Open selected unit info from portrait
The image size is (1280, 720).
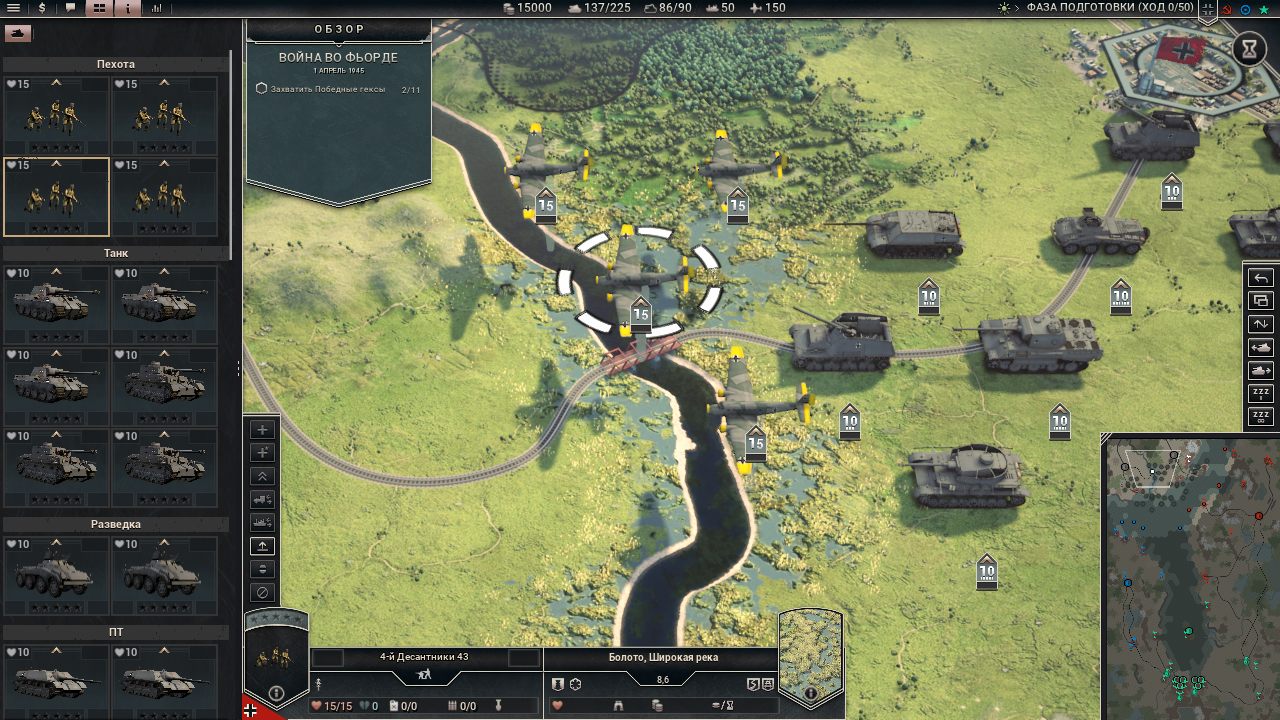pos(277,692)
